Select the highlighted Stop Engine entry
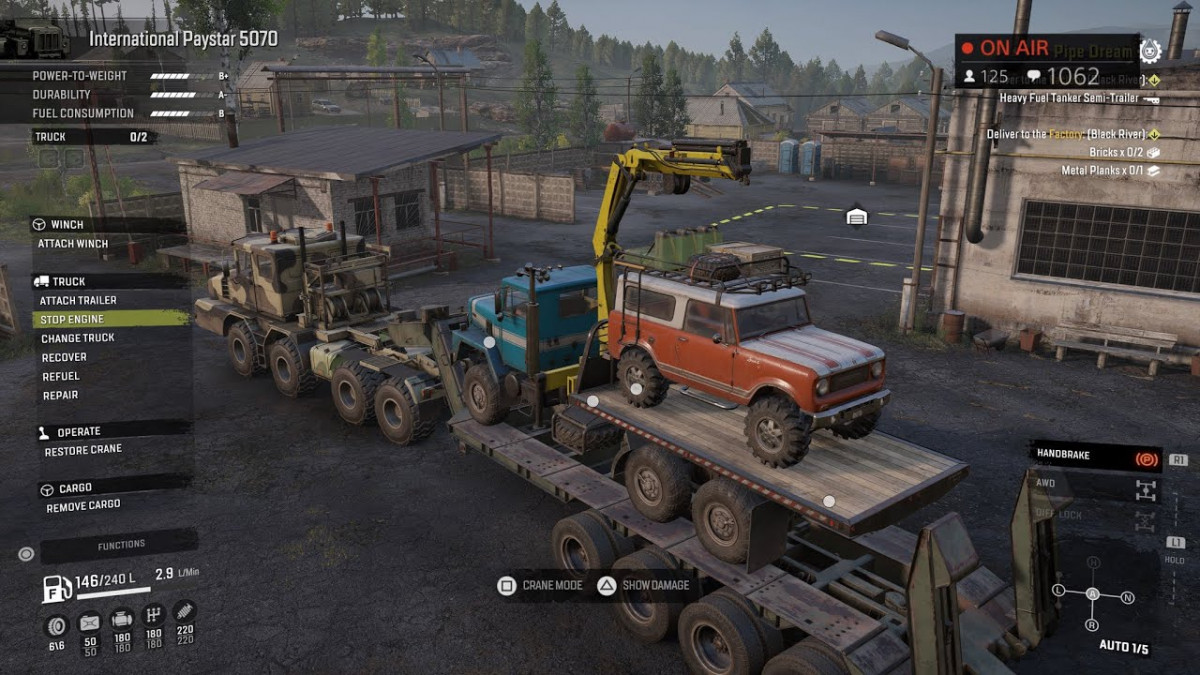This screenshot has height=675, width=1200. (x=72, y=319)
